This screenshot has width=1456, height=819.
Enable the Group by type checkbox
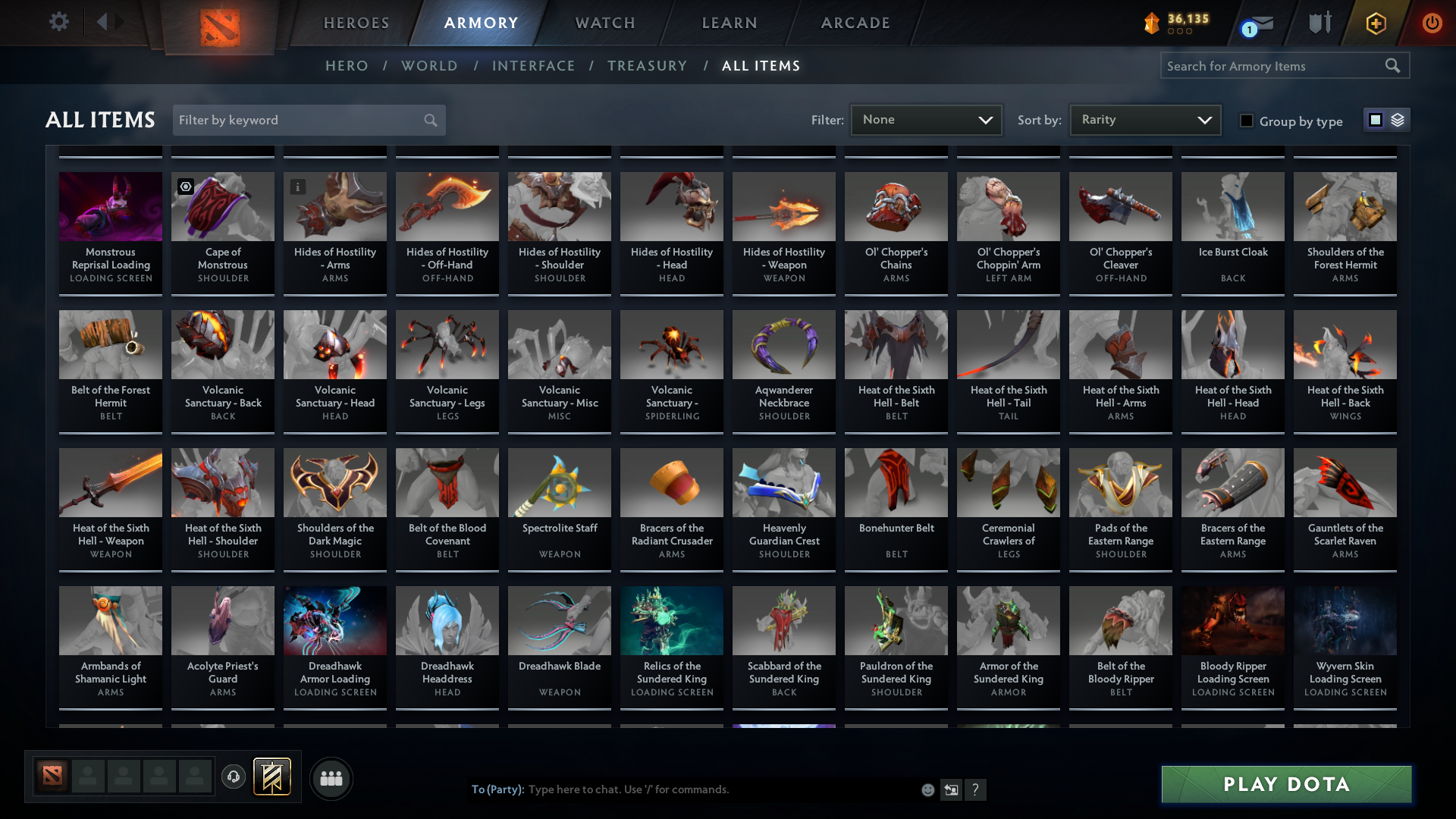(x=1247, y=121)
